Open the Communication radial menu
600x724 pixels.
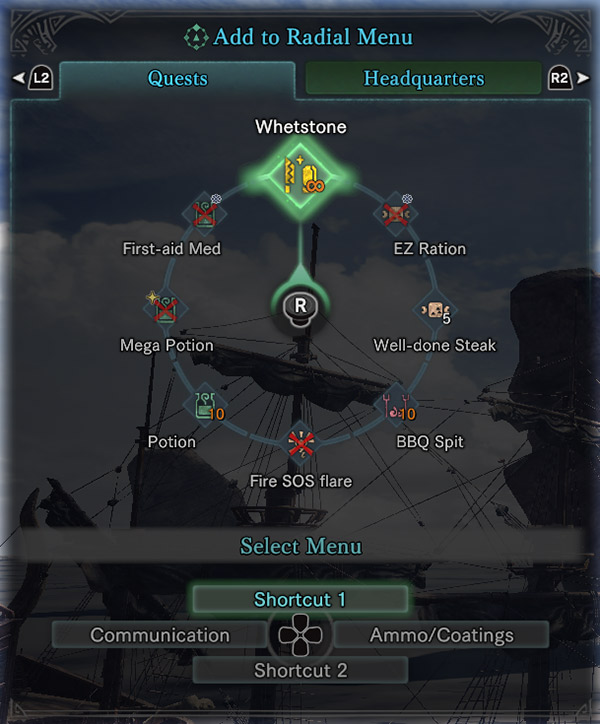tap(160, 635)
